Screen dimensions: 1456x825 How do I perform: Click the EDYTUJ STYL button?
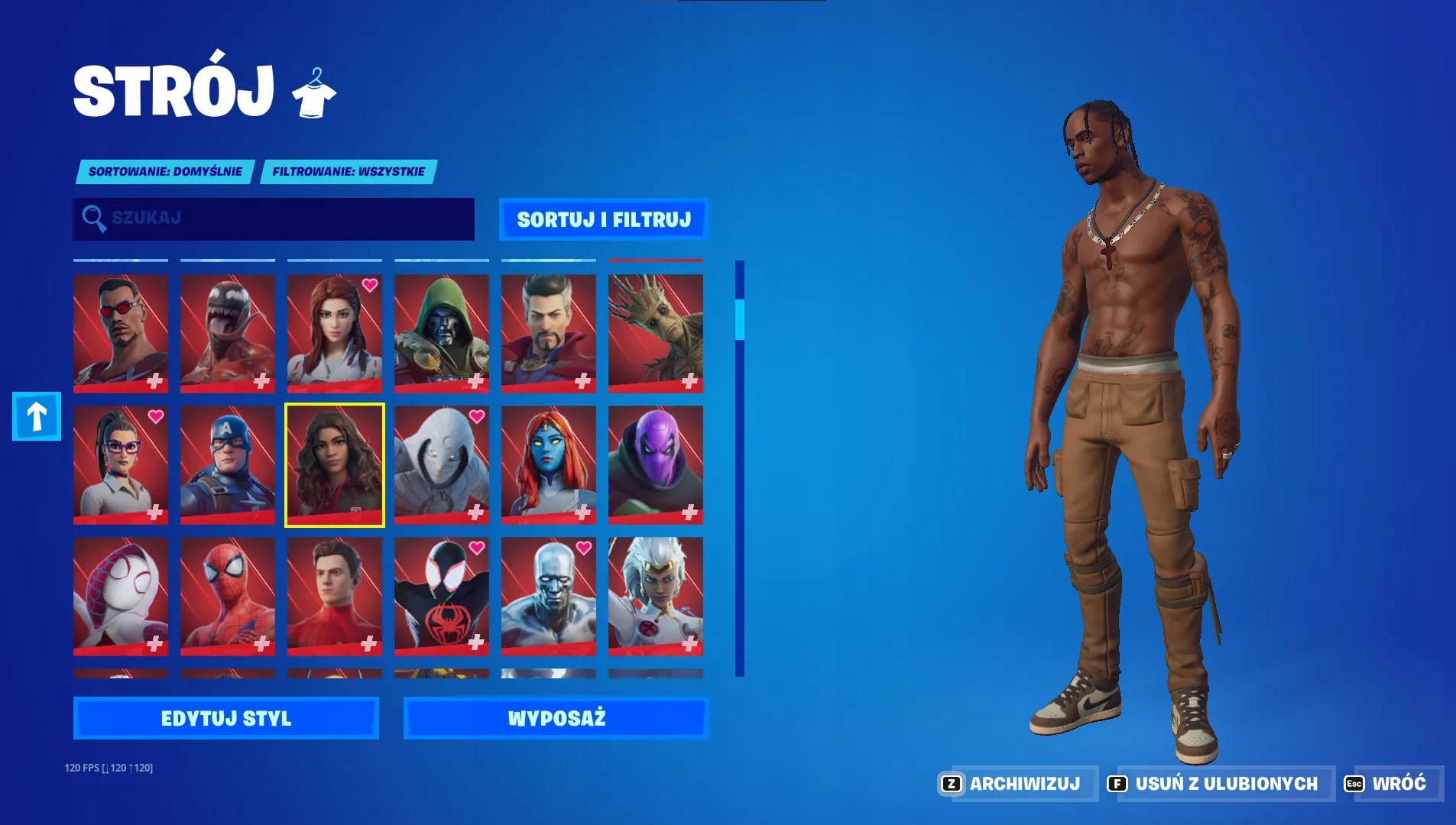click(225, 718)
